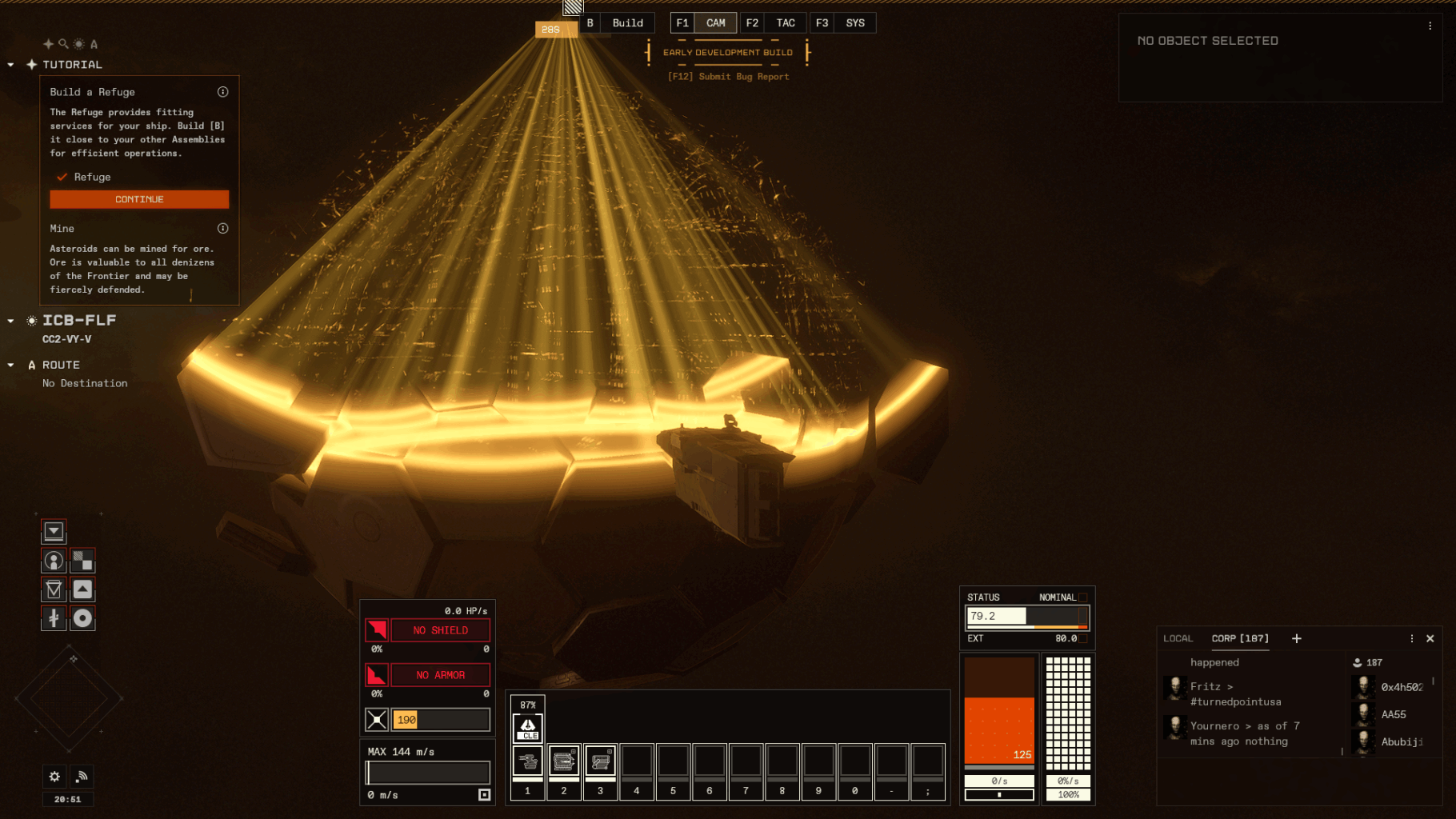
Task: Add a new chat channel tab
Action: (1297, 638)
